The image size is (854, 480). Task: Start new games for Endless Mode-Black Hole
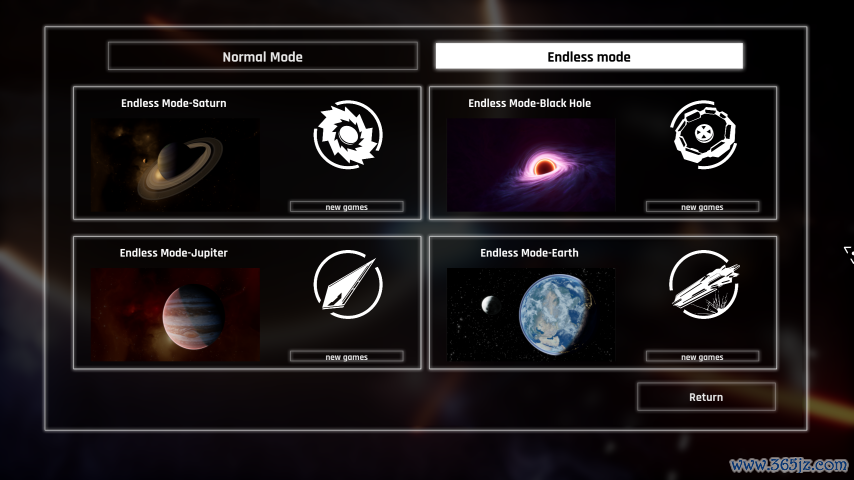702,207
